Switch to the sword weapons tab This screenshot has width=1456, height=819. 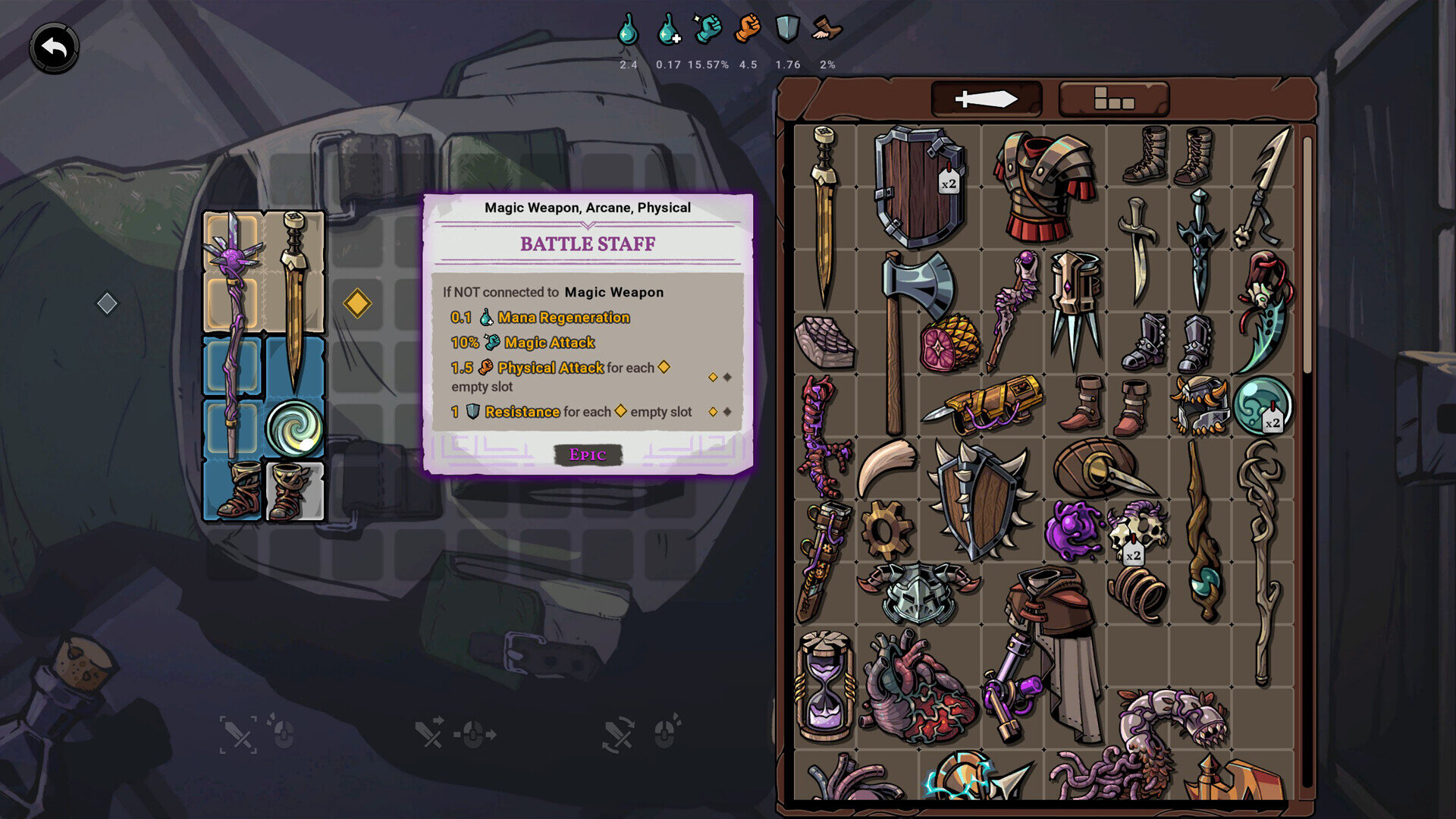(986, 99)
